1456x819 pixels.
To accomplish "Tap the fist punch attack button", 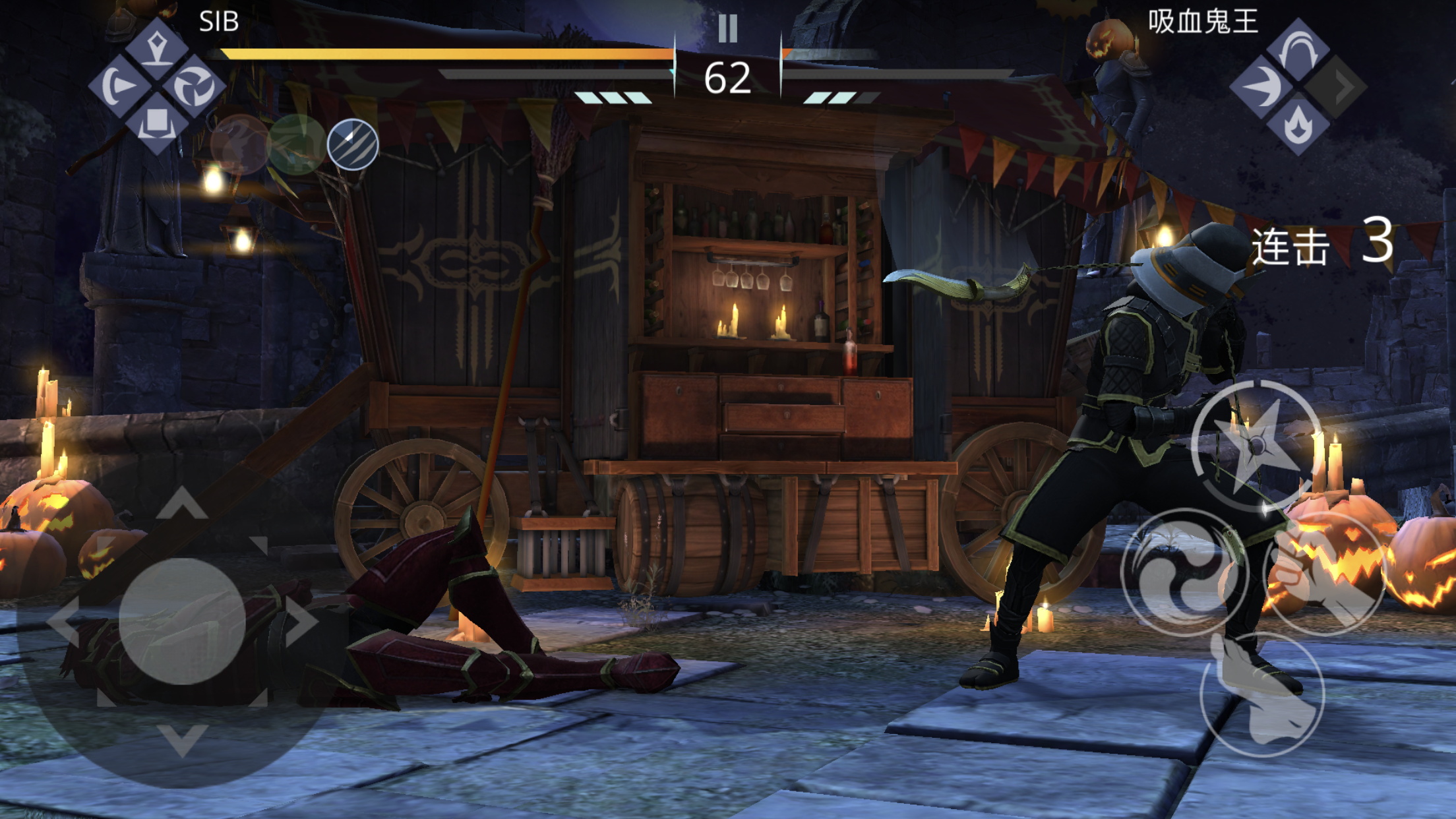I will click(1325, 575).
